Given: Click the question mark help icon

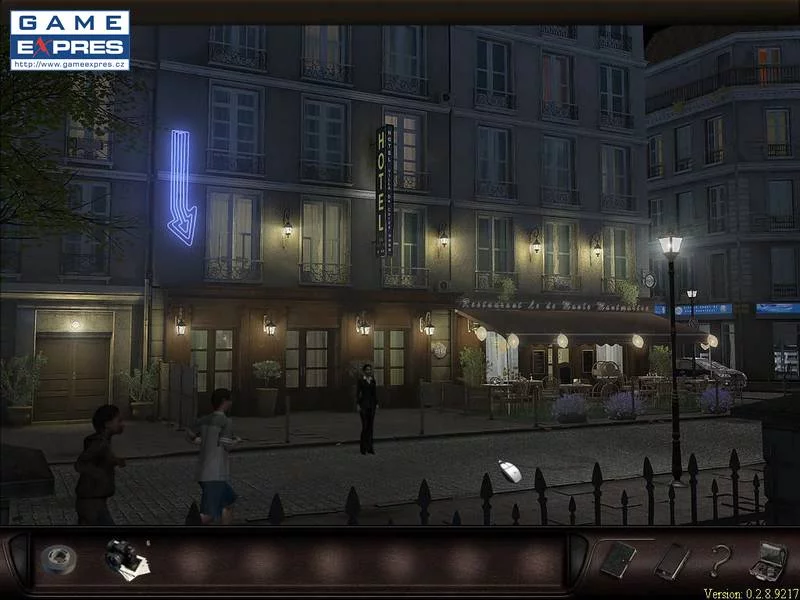Looking at the screenshot, I should point(719,560).
